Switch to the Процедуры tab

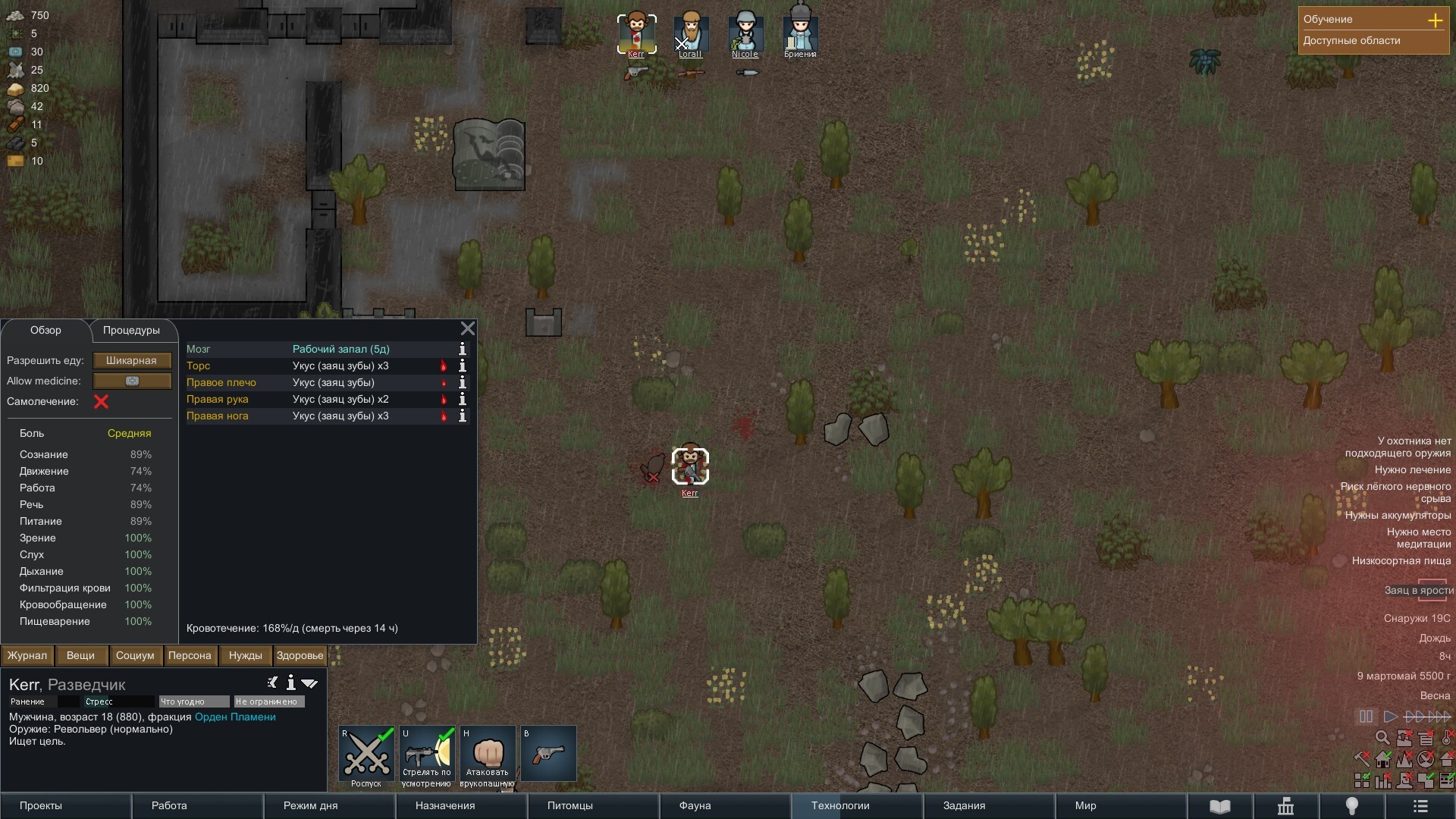131,331
